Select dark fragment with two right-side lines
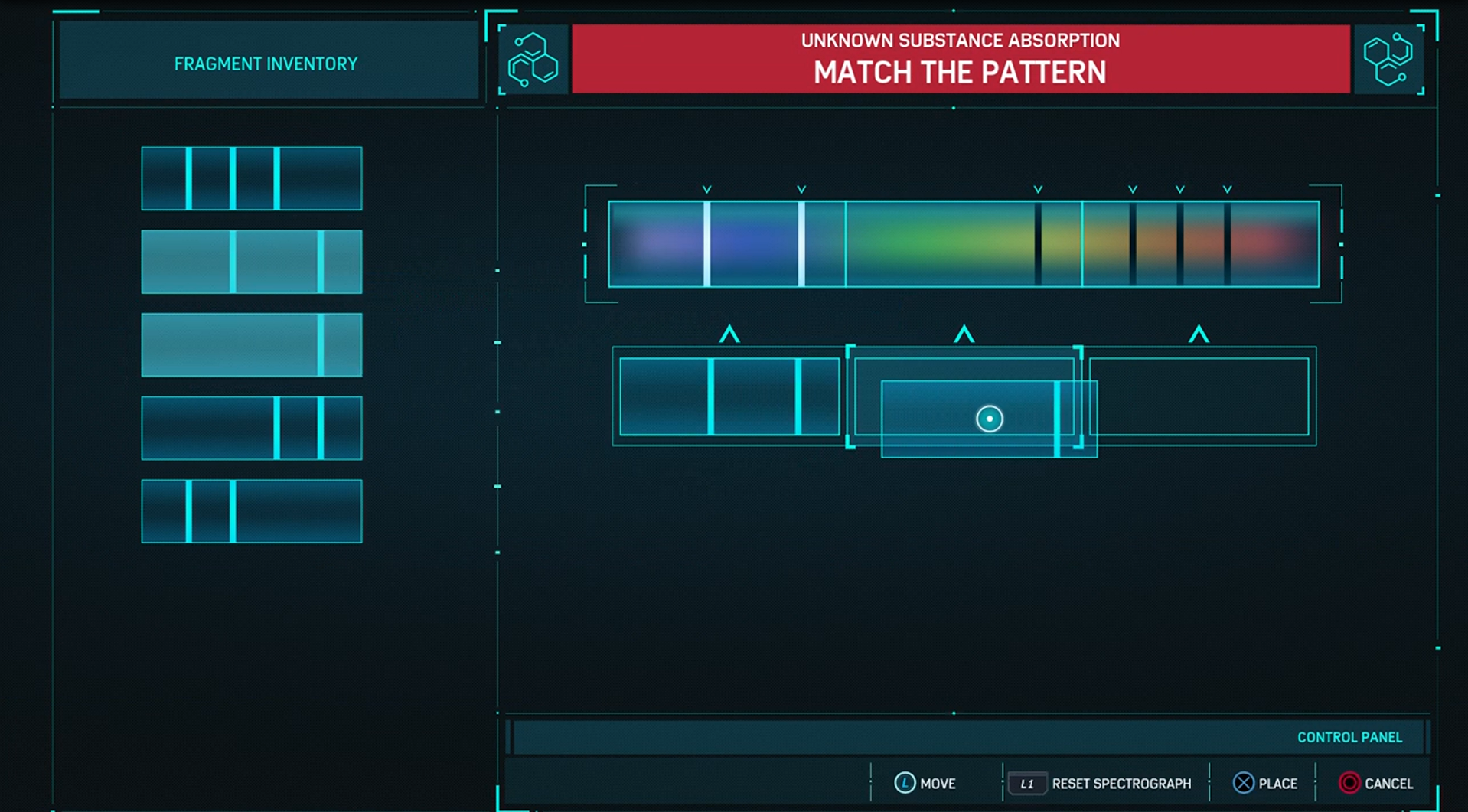This screenshot has height=812, width=1468. [x=251, y=428]
